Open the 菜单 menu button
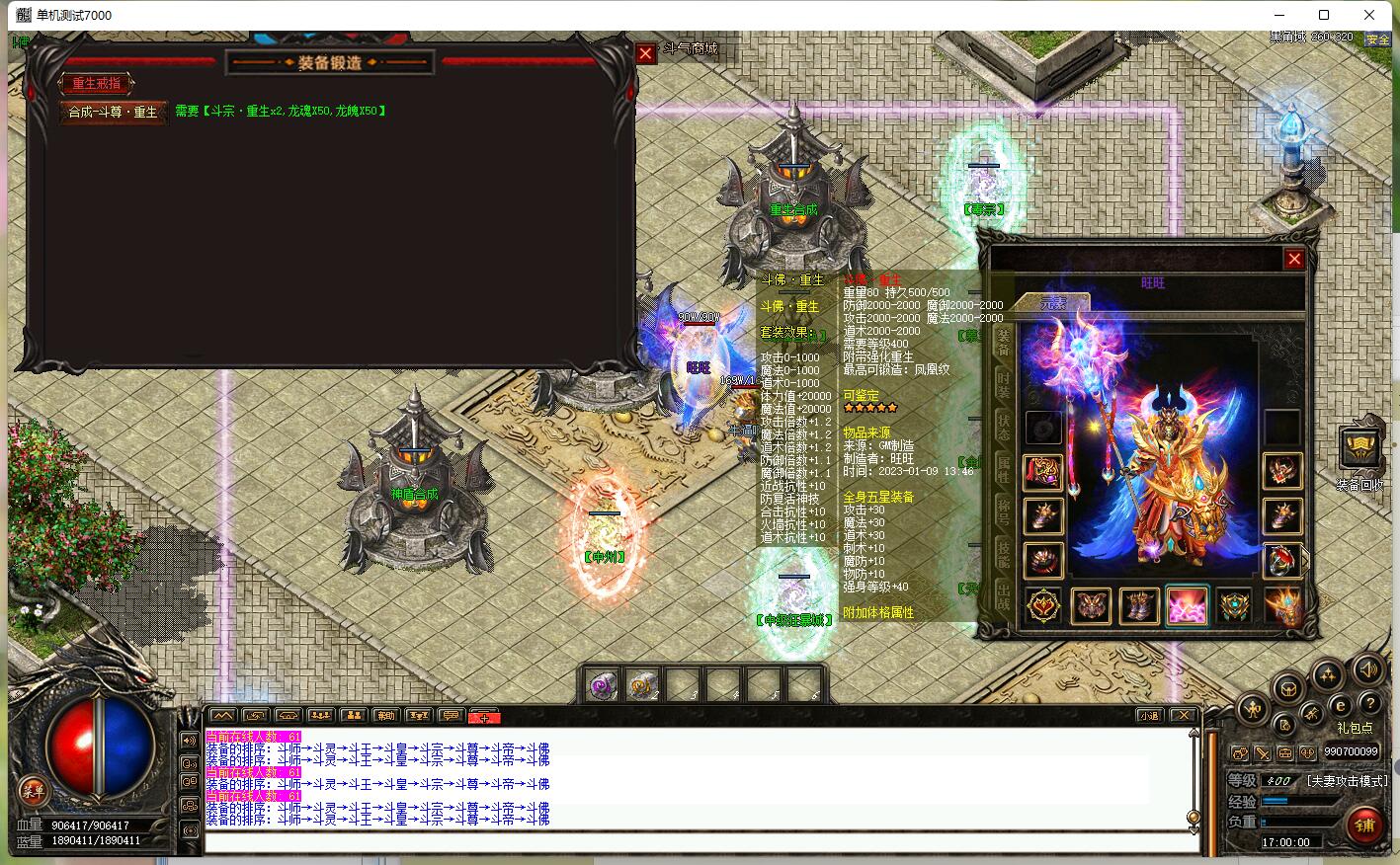Viewport: 1400px width, 865px height. [34, 790]
